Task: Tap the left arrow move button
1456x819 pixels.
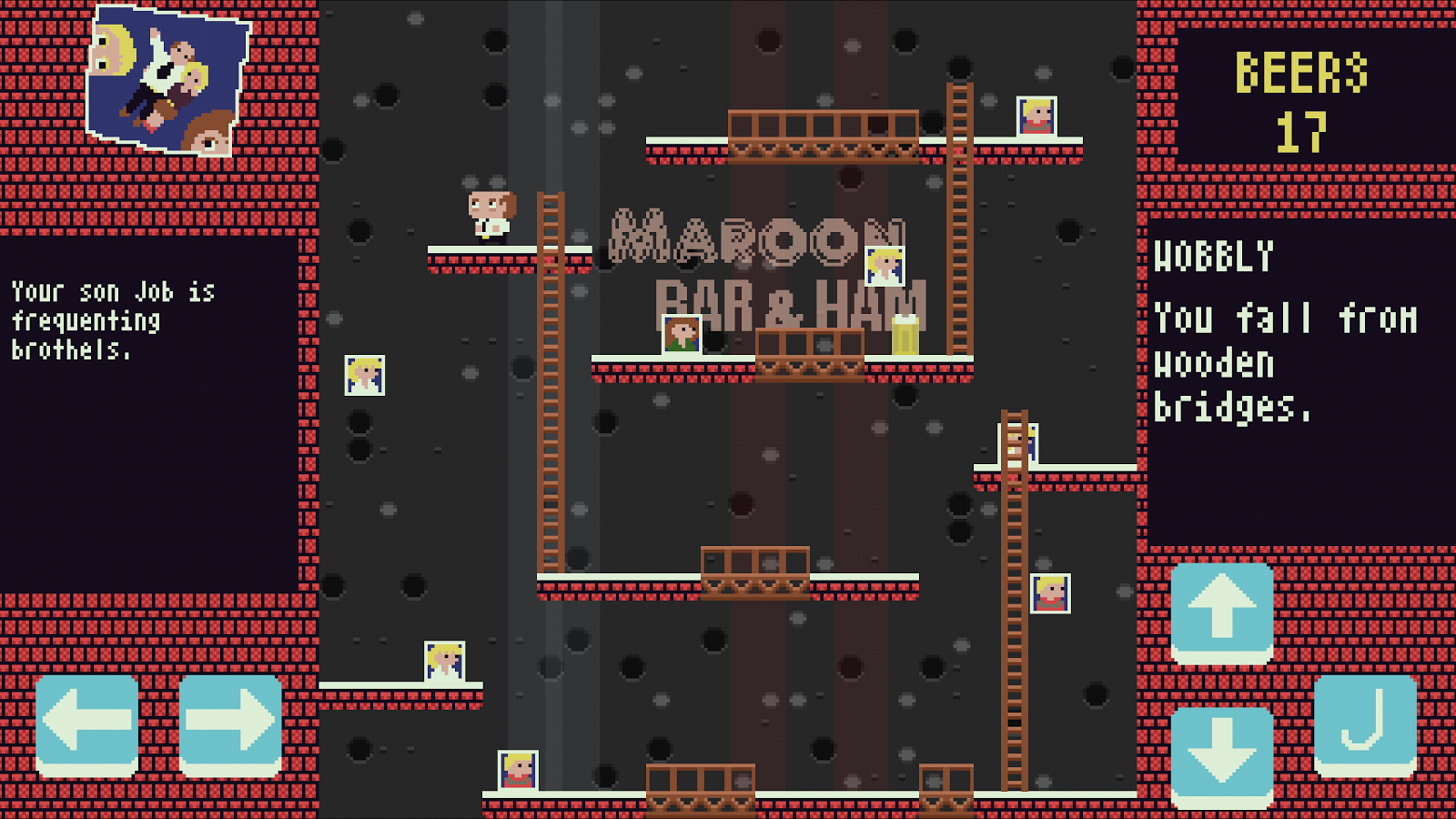Action: pos(87,722)
